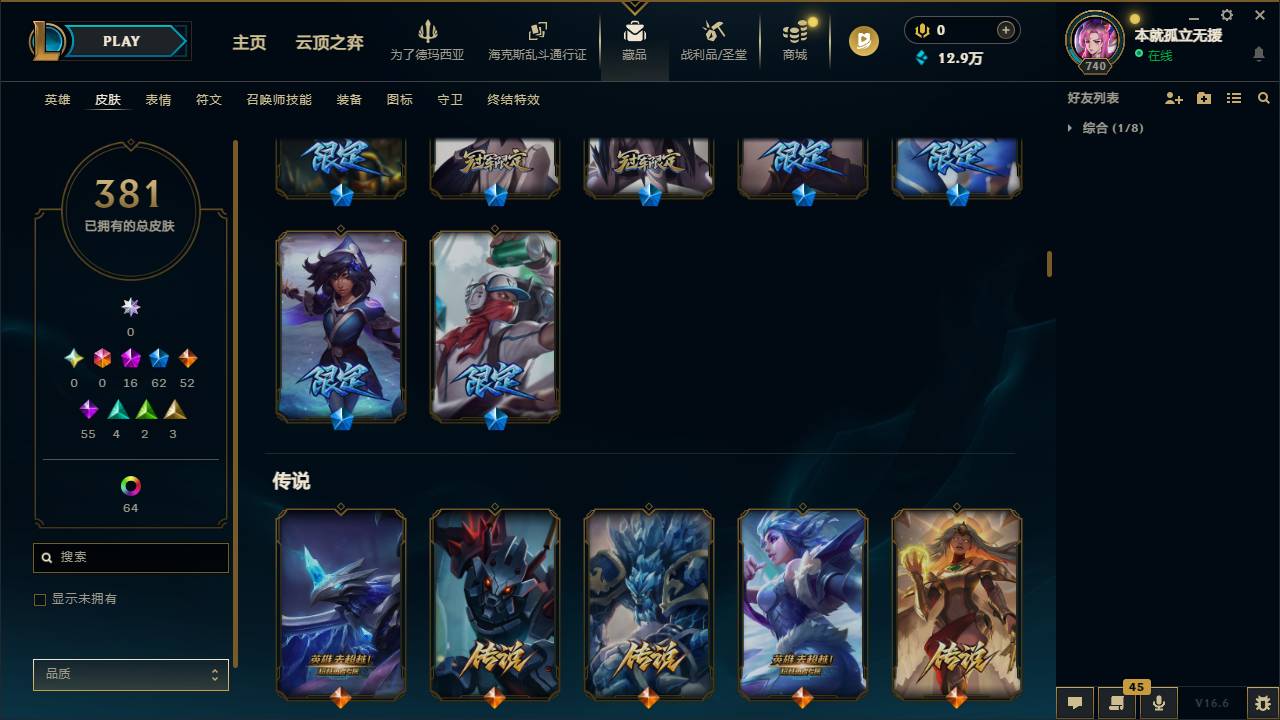Click the plus button to purchase currency
1280x720 pixels.
(x=1004, y=29)
